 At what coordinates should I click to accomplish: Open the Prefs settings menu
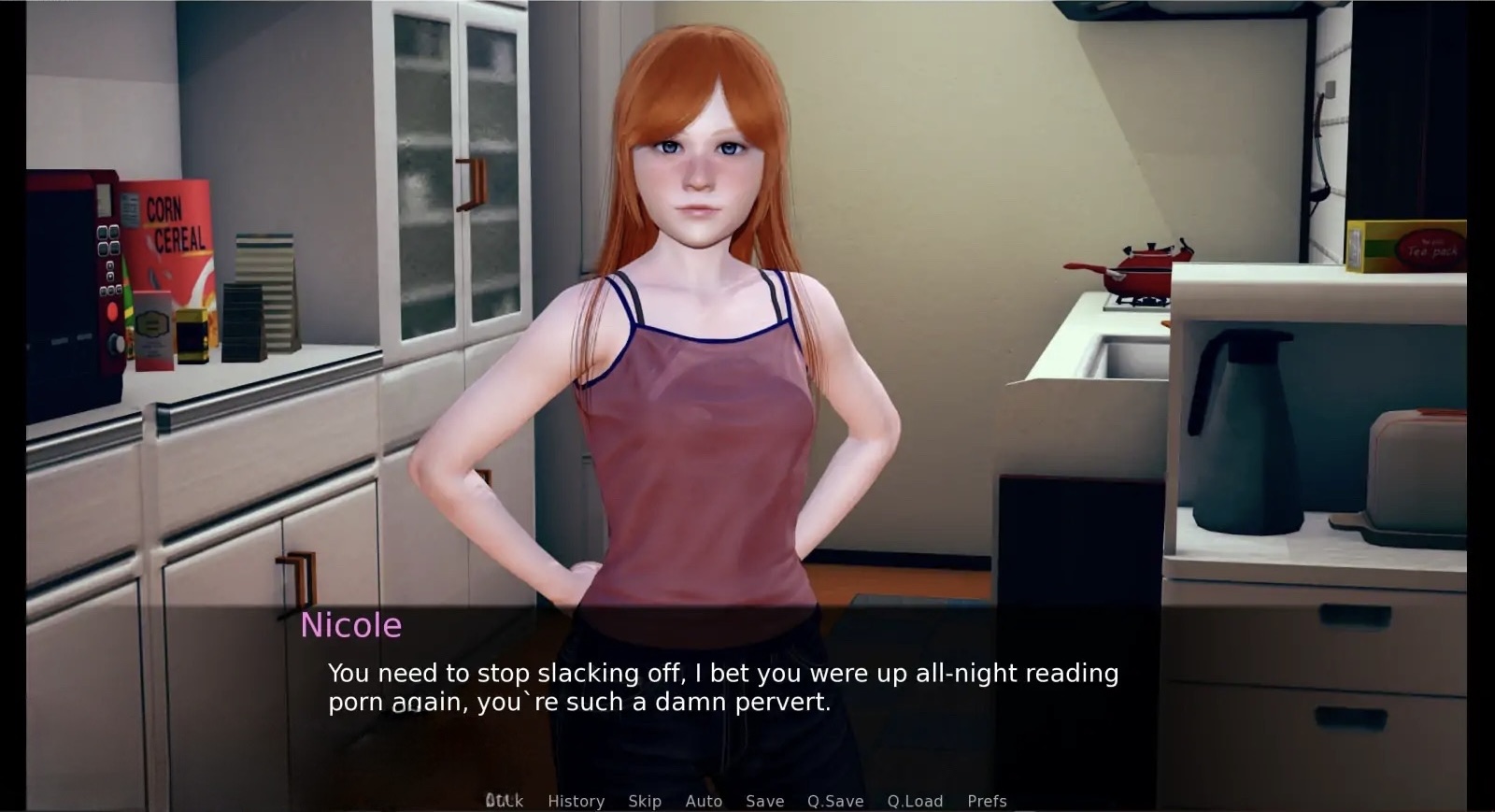[987, 801]
